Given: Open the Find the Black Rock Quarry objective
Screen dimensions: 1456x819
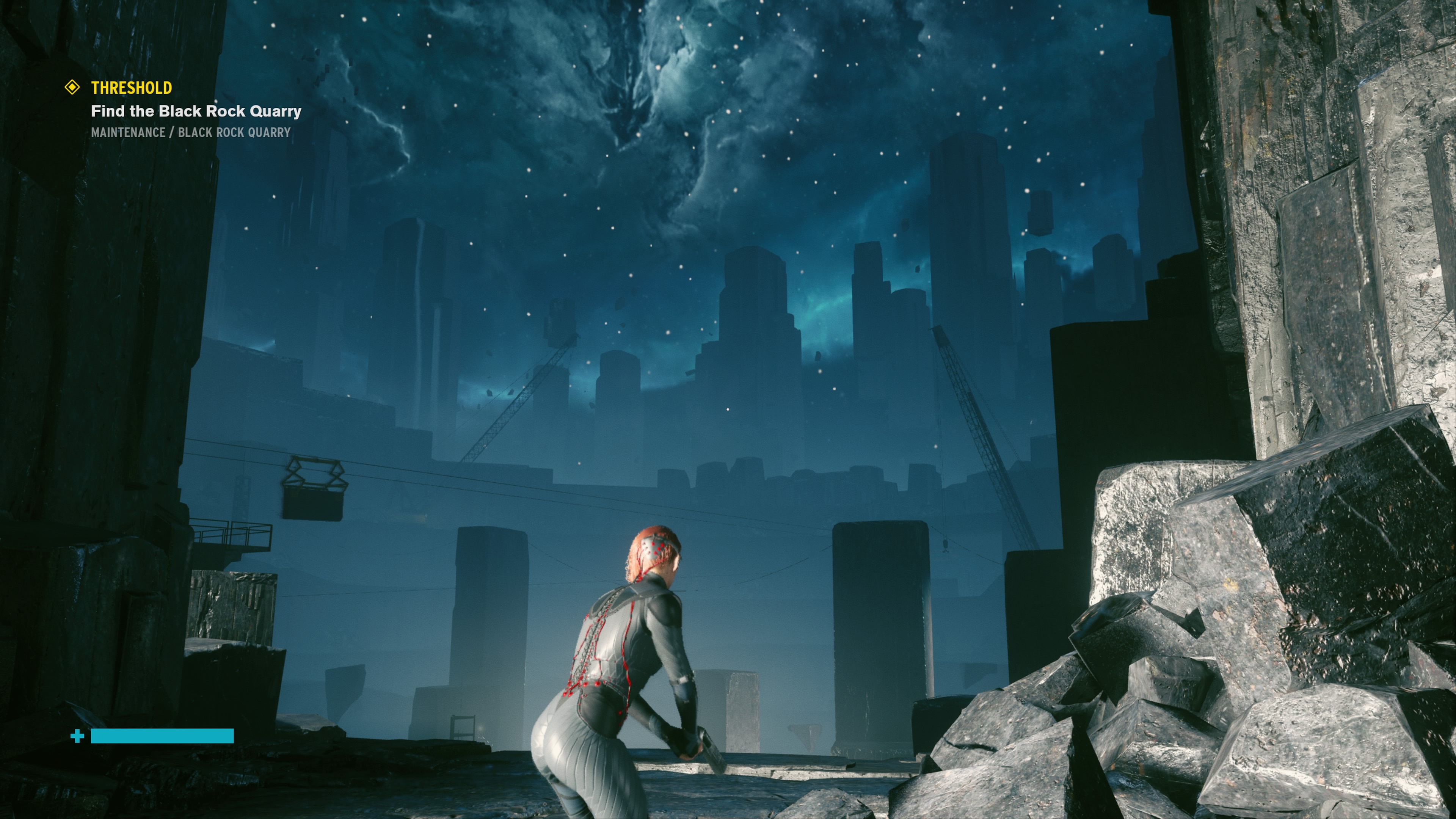Looking at the screenshot, I should tap(196, 111).
